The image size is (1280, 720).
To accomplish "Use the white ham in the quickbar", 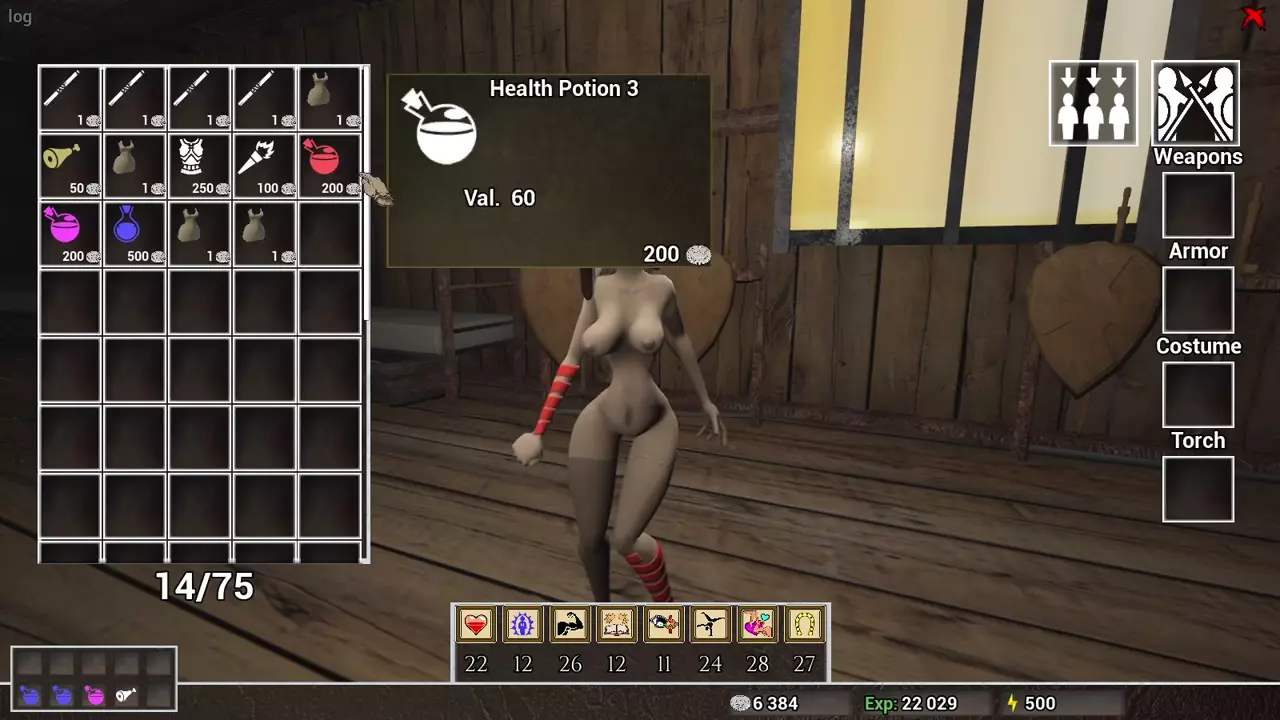I will pos(126,695).
